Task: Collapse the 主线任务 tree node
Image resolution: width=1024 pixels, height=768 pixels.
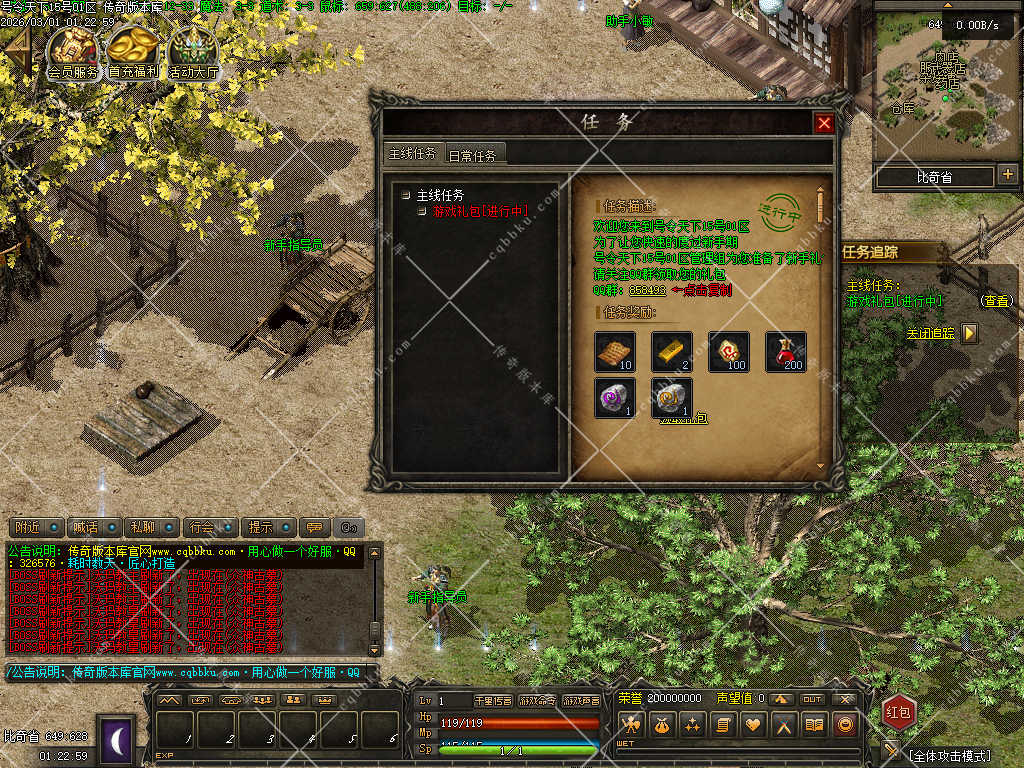Action: pyautogui.click(x=405, y=195)
